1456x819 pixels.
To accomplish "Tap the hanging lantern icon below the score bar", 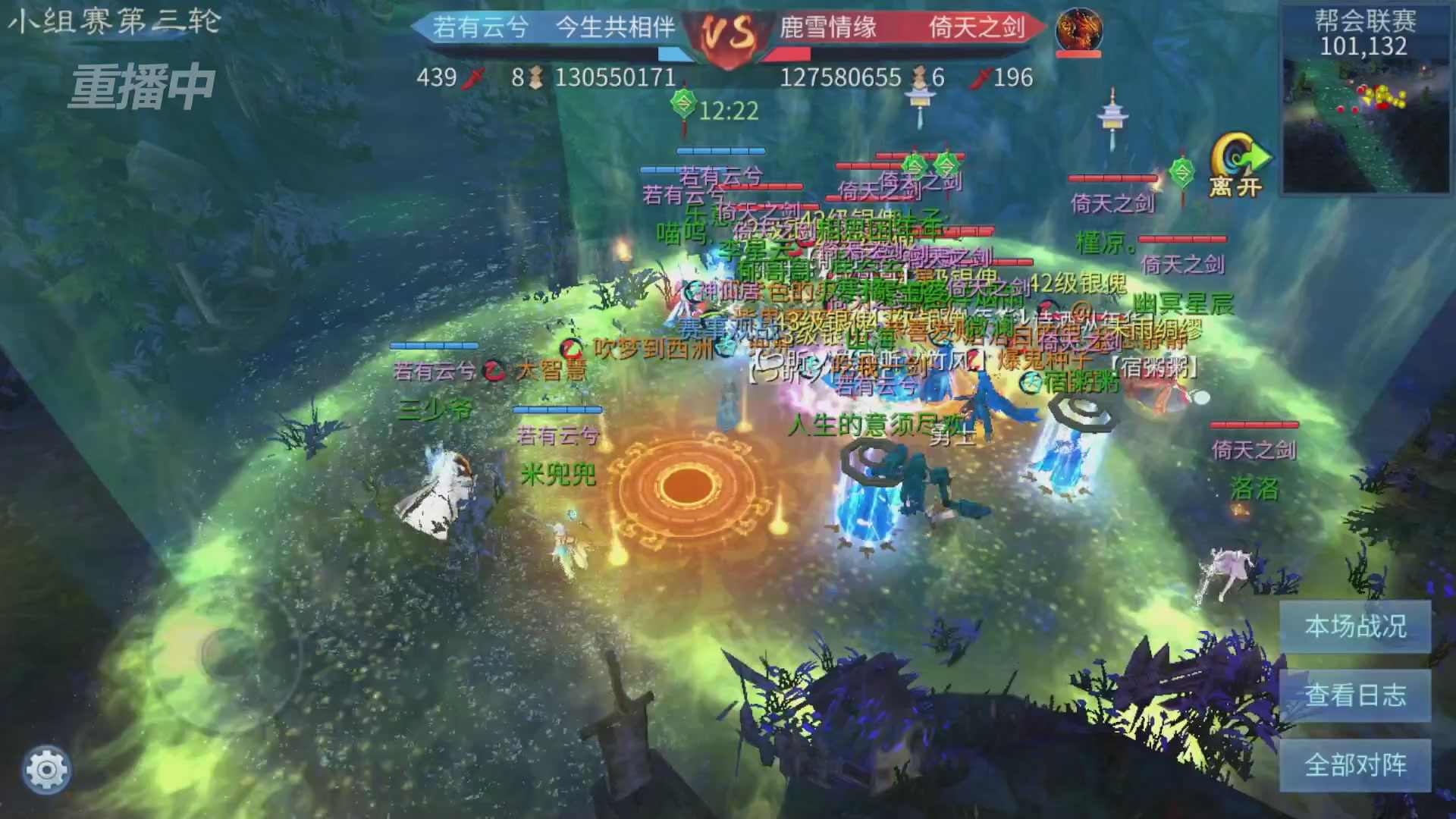I will (x=920, y=99).
